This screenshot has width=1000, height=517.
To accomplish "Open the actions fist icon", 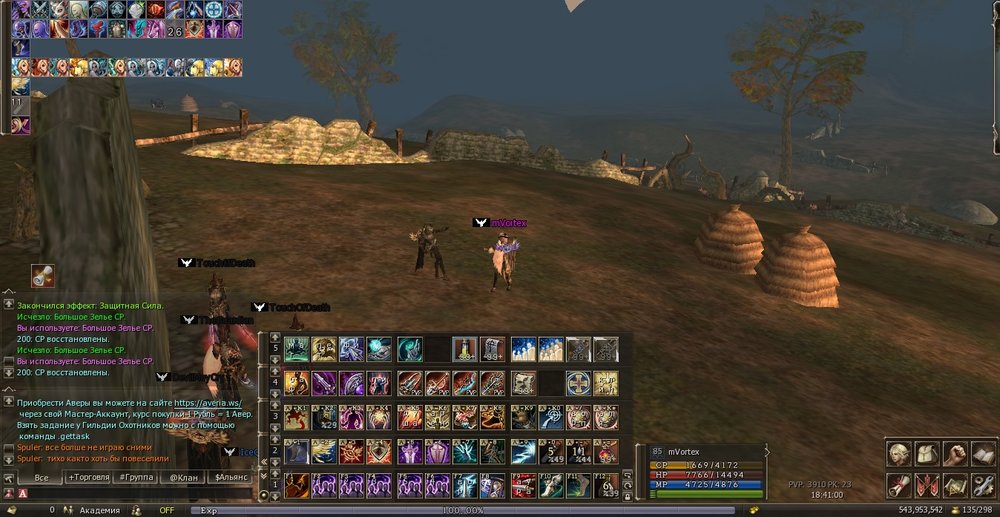I will [x=954, y=455].
